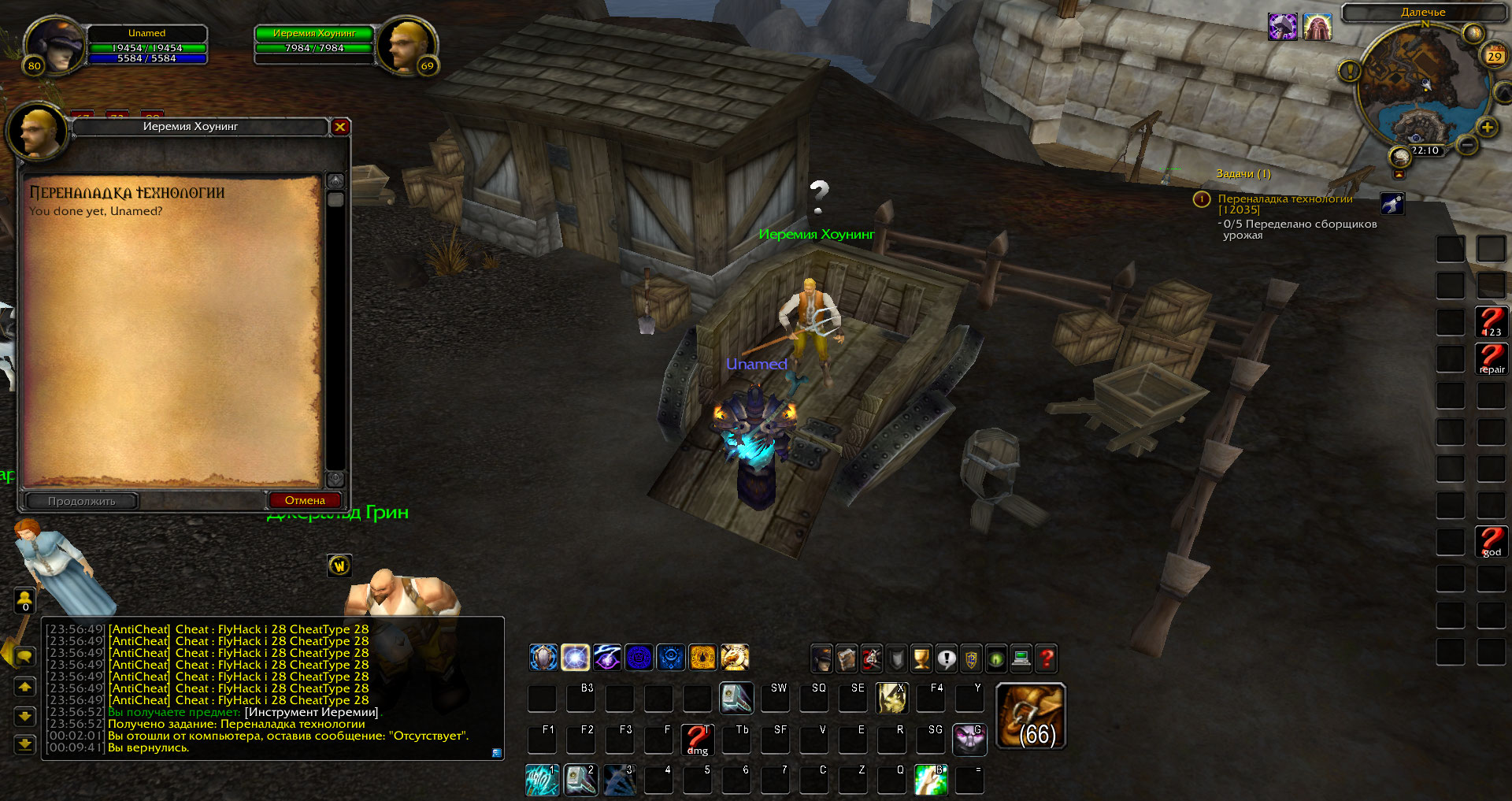
Task: Click the Продолжить button in quest dialog
Action: (82, 501)
